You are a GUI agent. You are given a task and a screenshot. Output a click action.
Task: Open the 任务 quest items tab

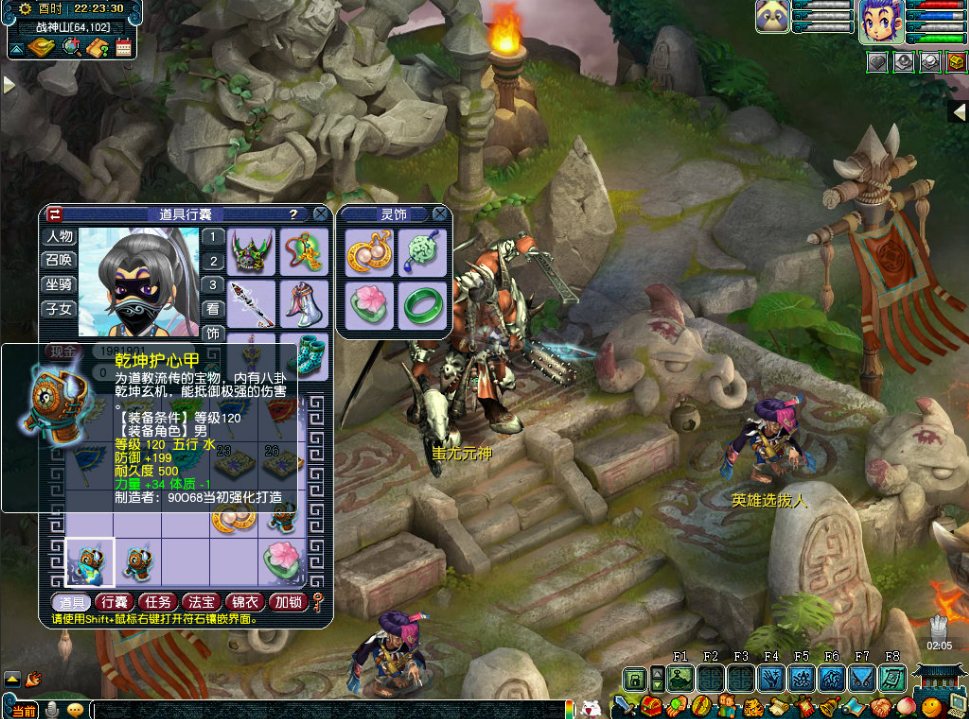click(157, 602)
